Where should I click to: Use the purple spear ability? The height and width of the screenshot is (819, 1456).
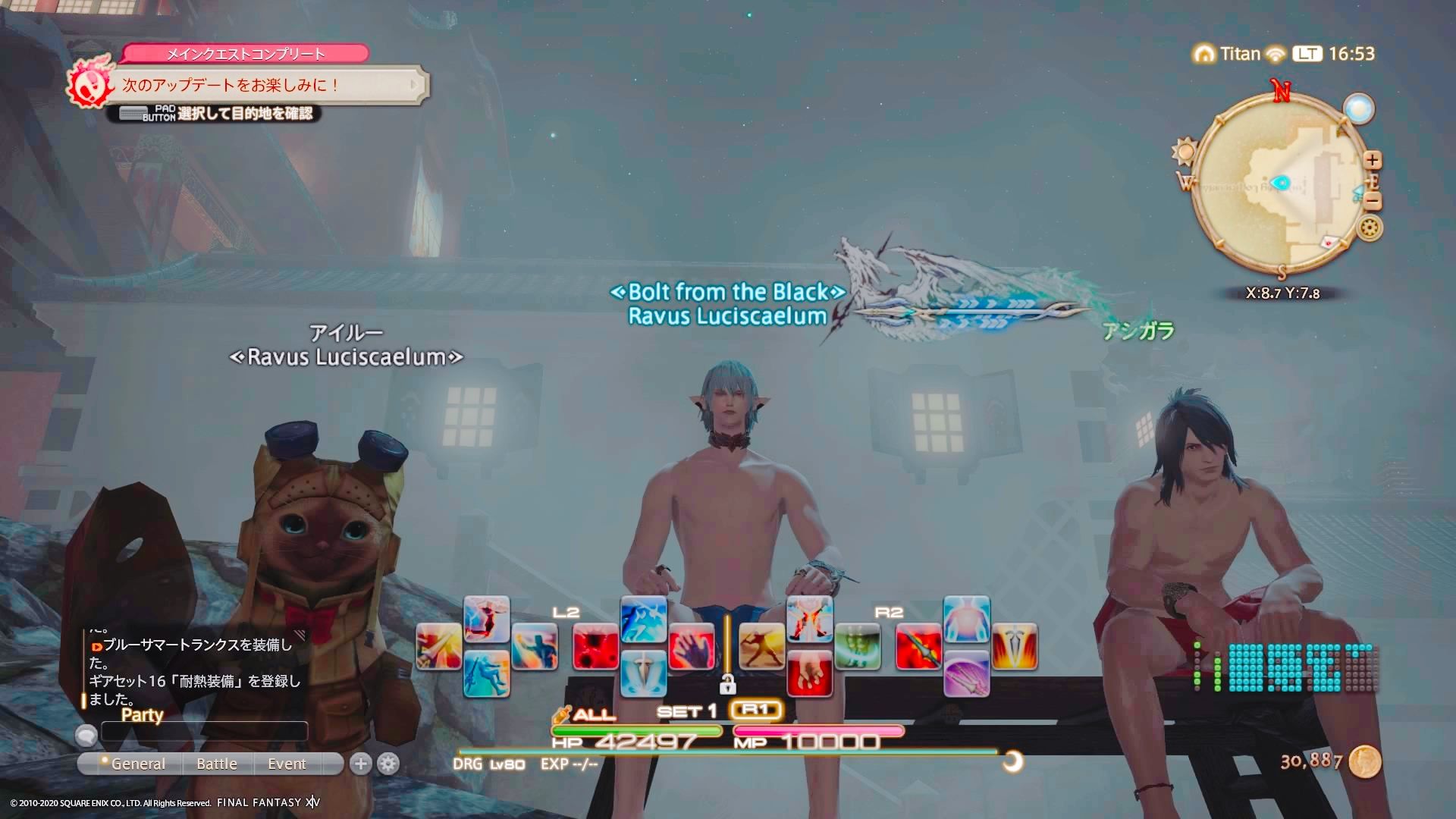point(966,673)
